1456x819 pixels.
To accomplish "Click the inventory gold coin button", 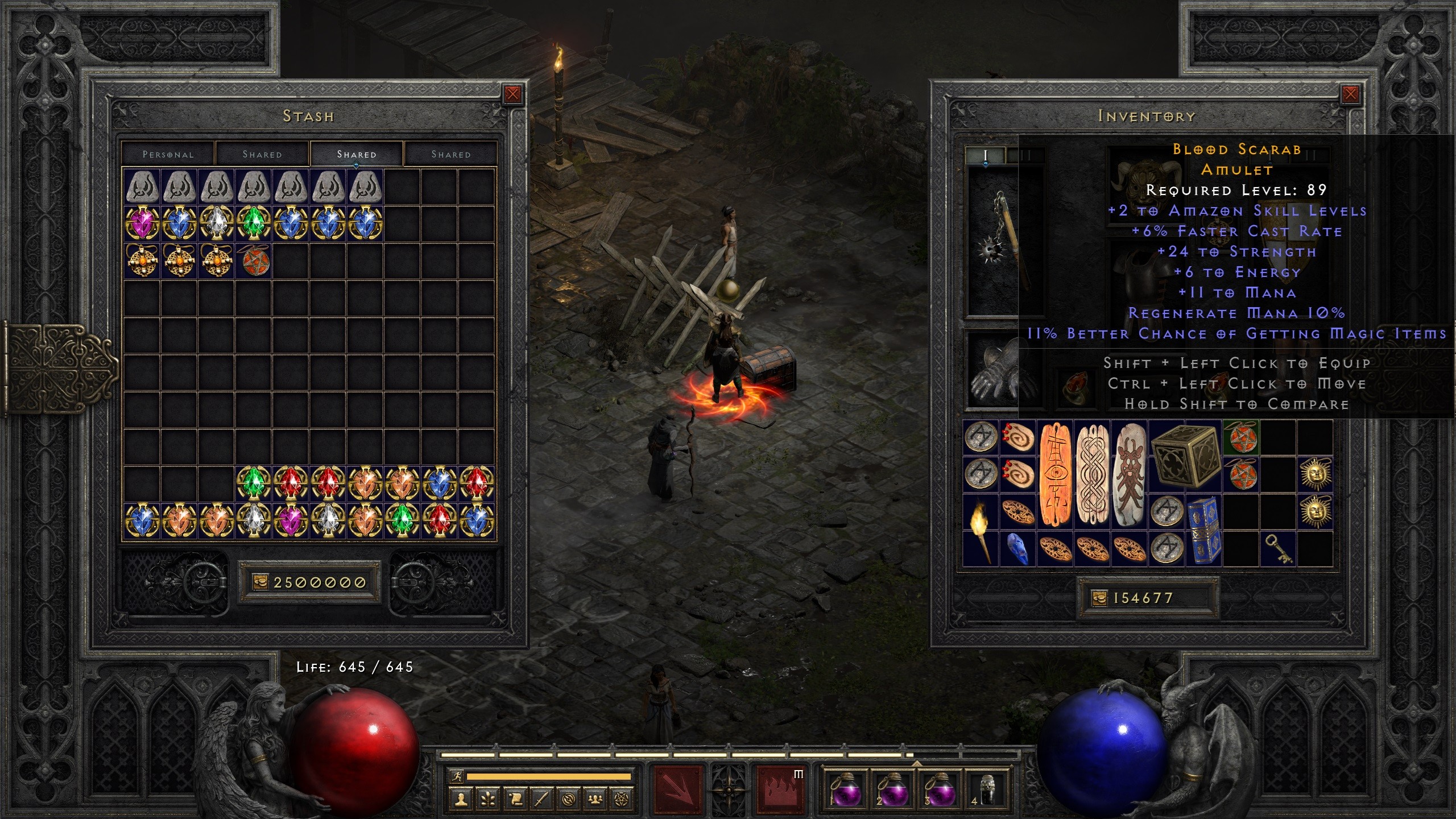I will click(x=1099, y=598).
